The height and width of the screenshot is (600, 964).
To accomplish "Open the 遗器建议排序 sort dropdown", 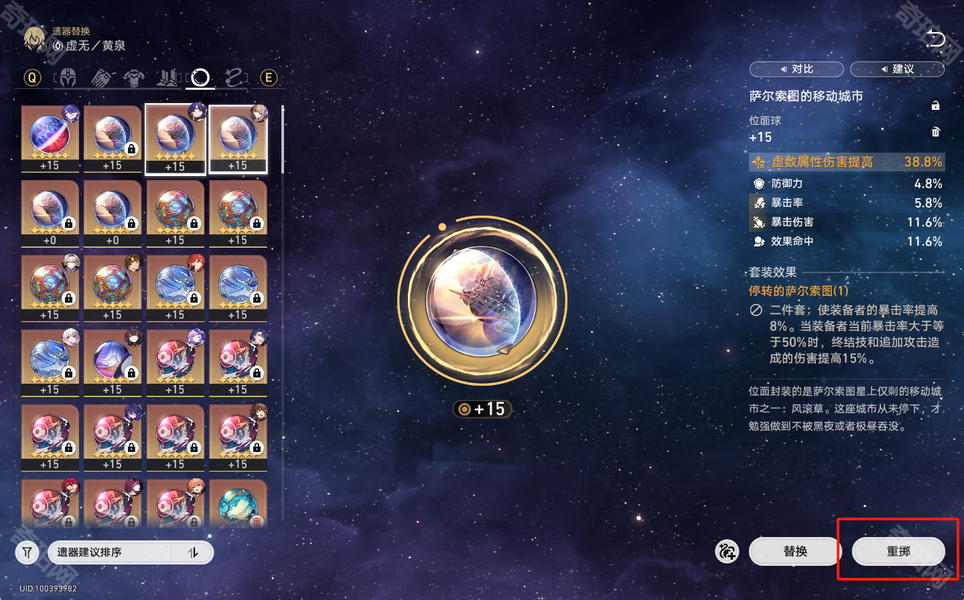I will coord(112,552).
